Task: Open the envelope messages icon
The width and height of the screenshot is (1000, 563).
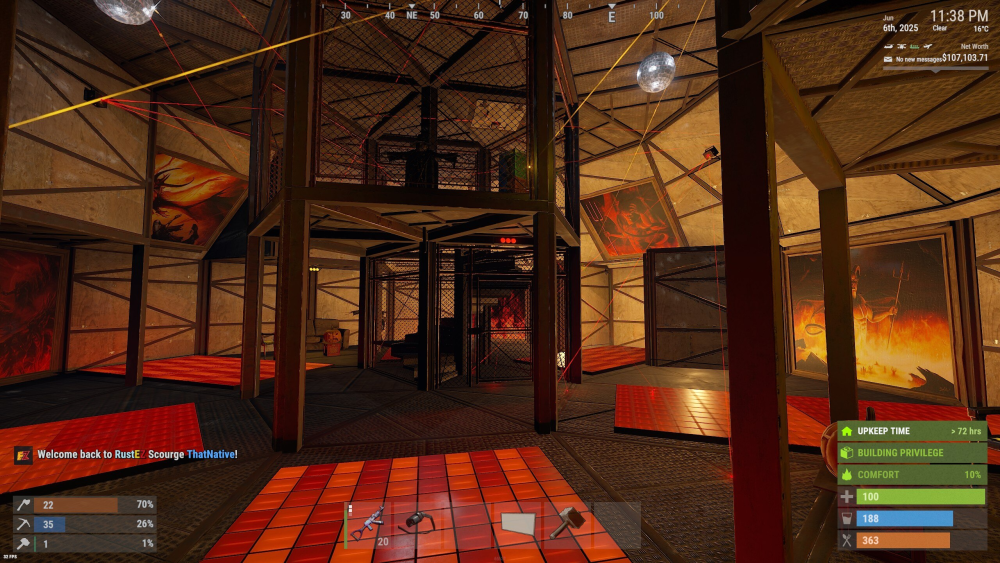Action: tap(887, 59)
